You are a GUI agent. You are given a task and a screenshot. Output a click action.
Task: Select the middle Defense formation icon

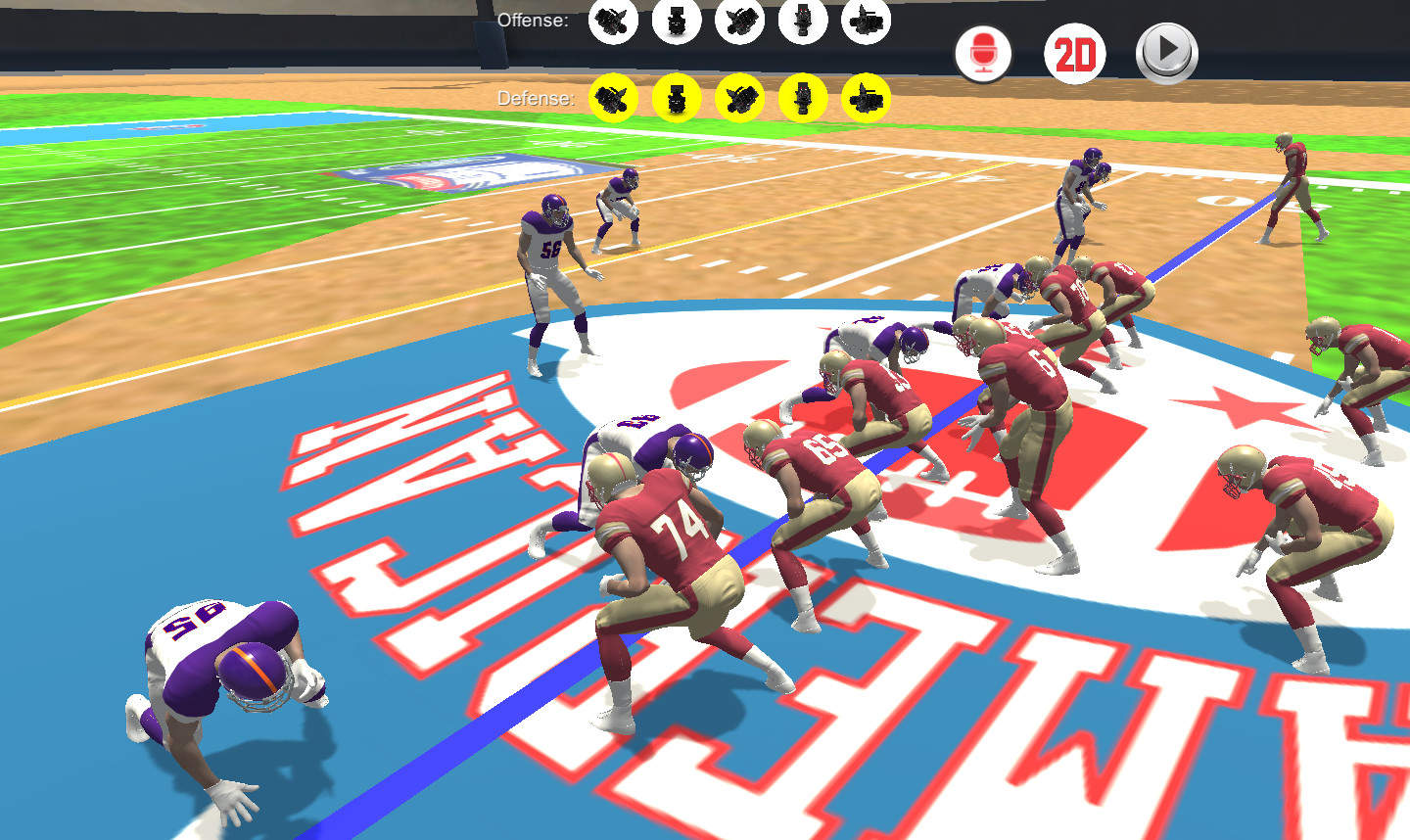[739, 98]
